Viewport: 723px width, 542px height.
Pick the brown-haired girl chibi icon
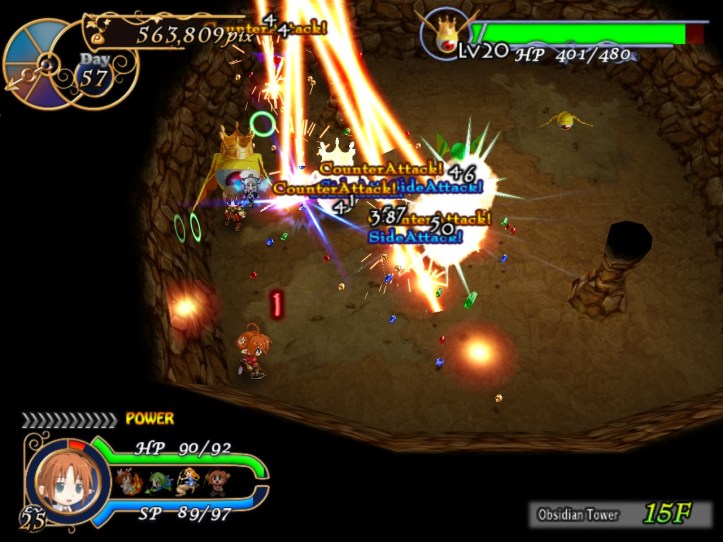pos(216,482)
